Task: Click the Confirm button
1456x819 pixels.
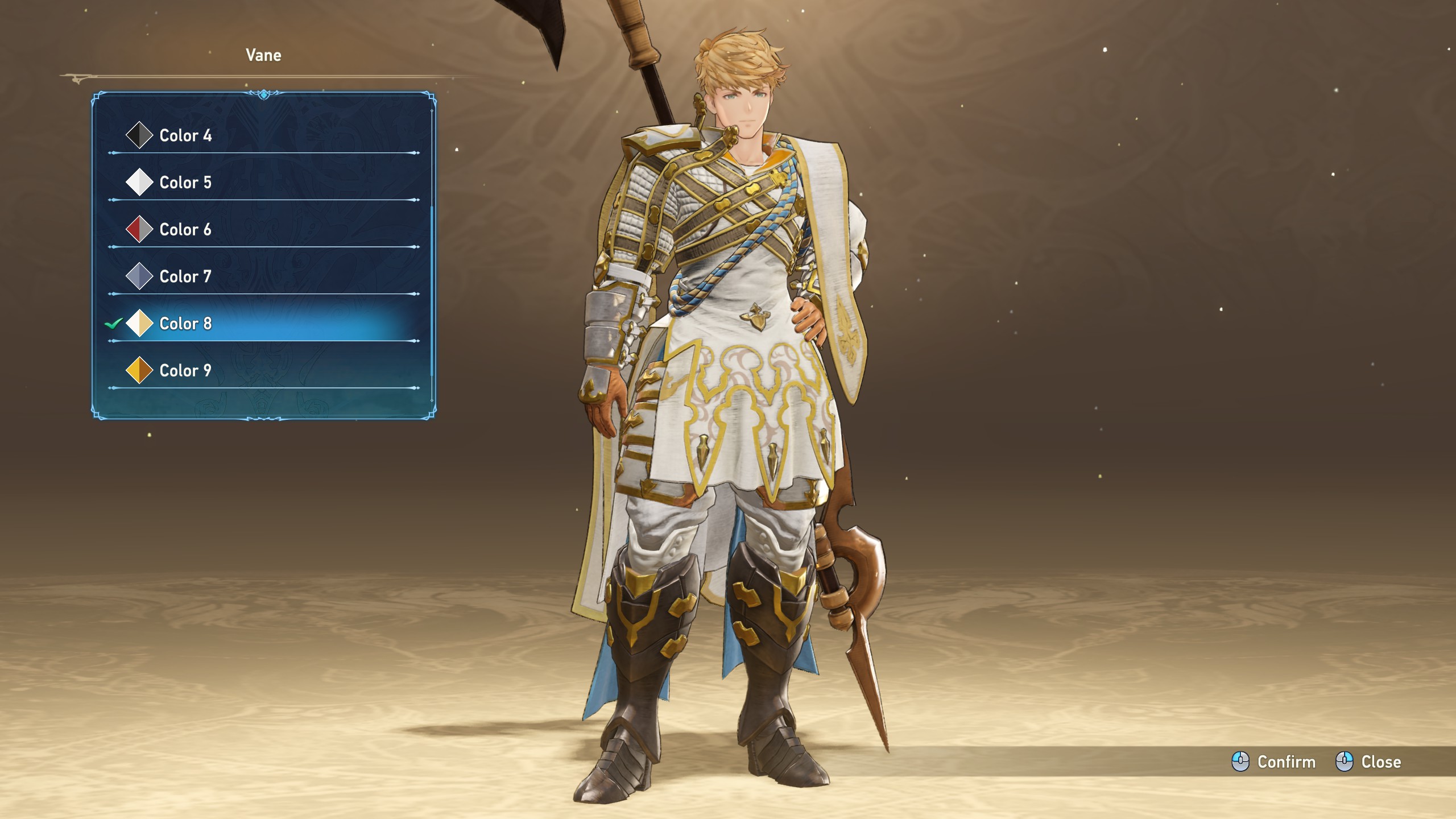Action: 1274,762
